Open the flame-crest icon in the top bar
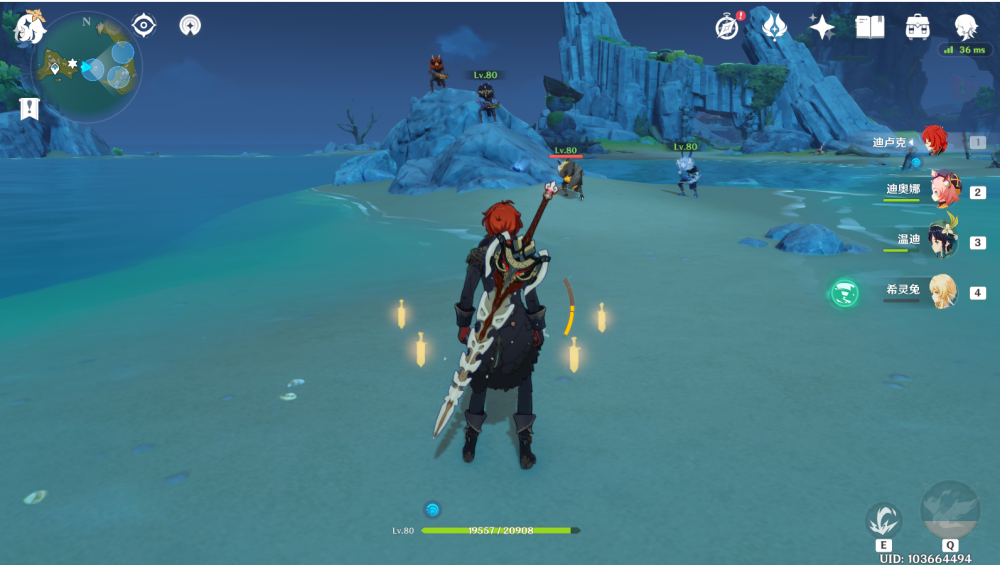Image resolution: width=1000 pixels, height=565 pixels. (774, 27)
